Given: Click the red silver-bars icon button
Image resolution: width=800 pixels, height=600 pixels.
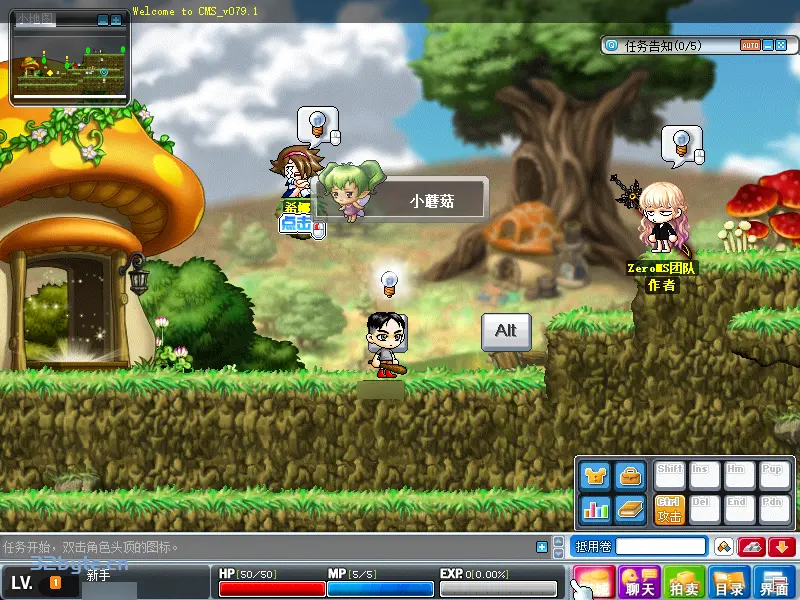Looking at the screenshot, I should point(752,546).
